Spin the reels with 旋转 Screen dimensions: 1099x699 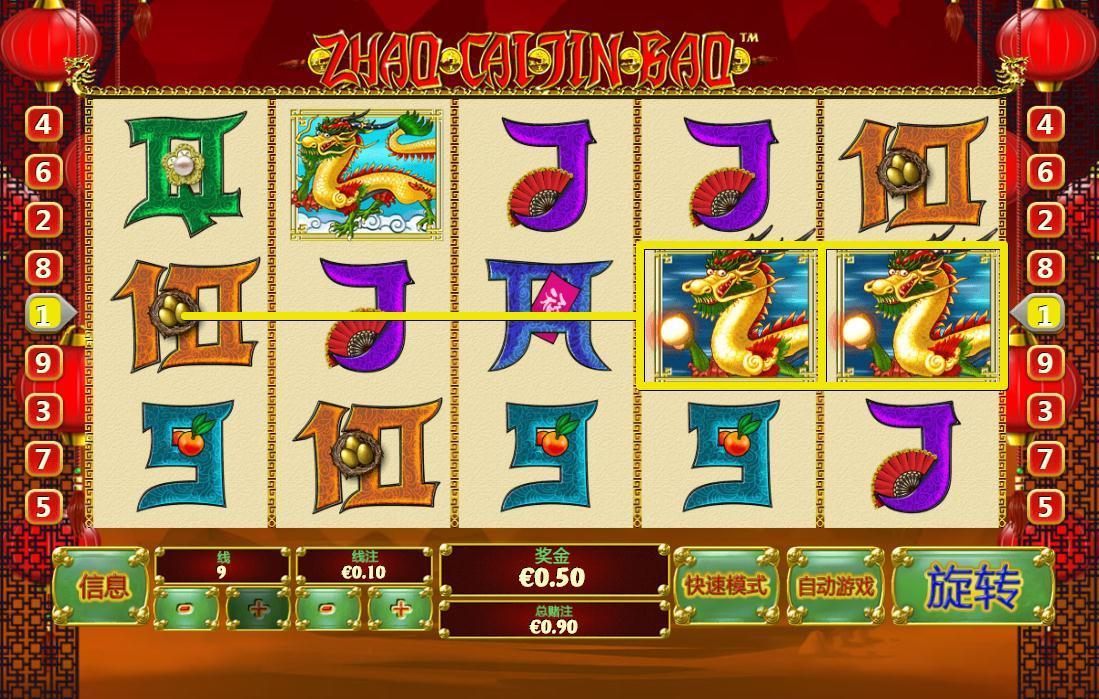click(972, 587)
